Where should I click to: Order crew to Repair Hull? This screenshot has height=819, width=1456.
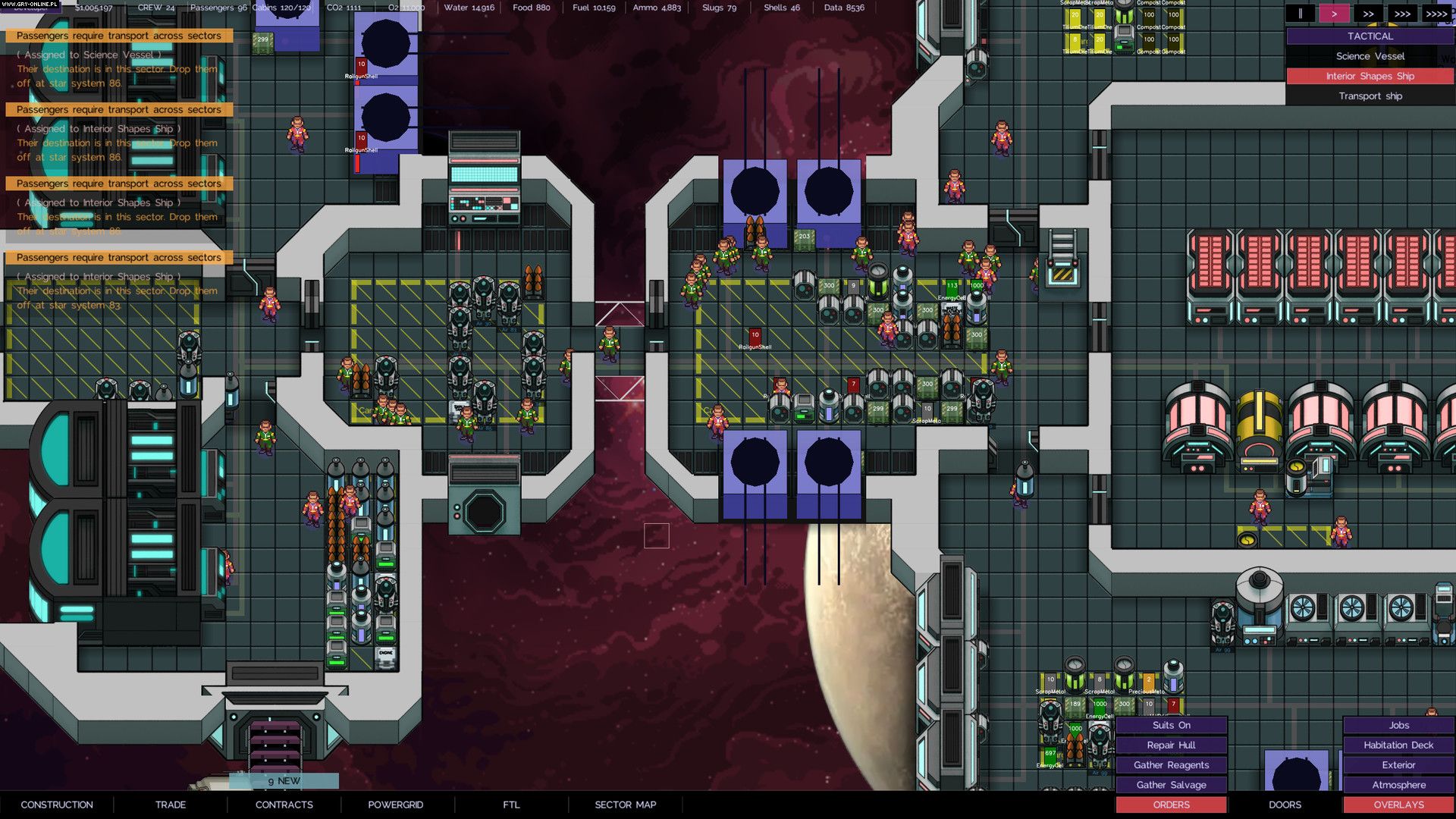1171,745
